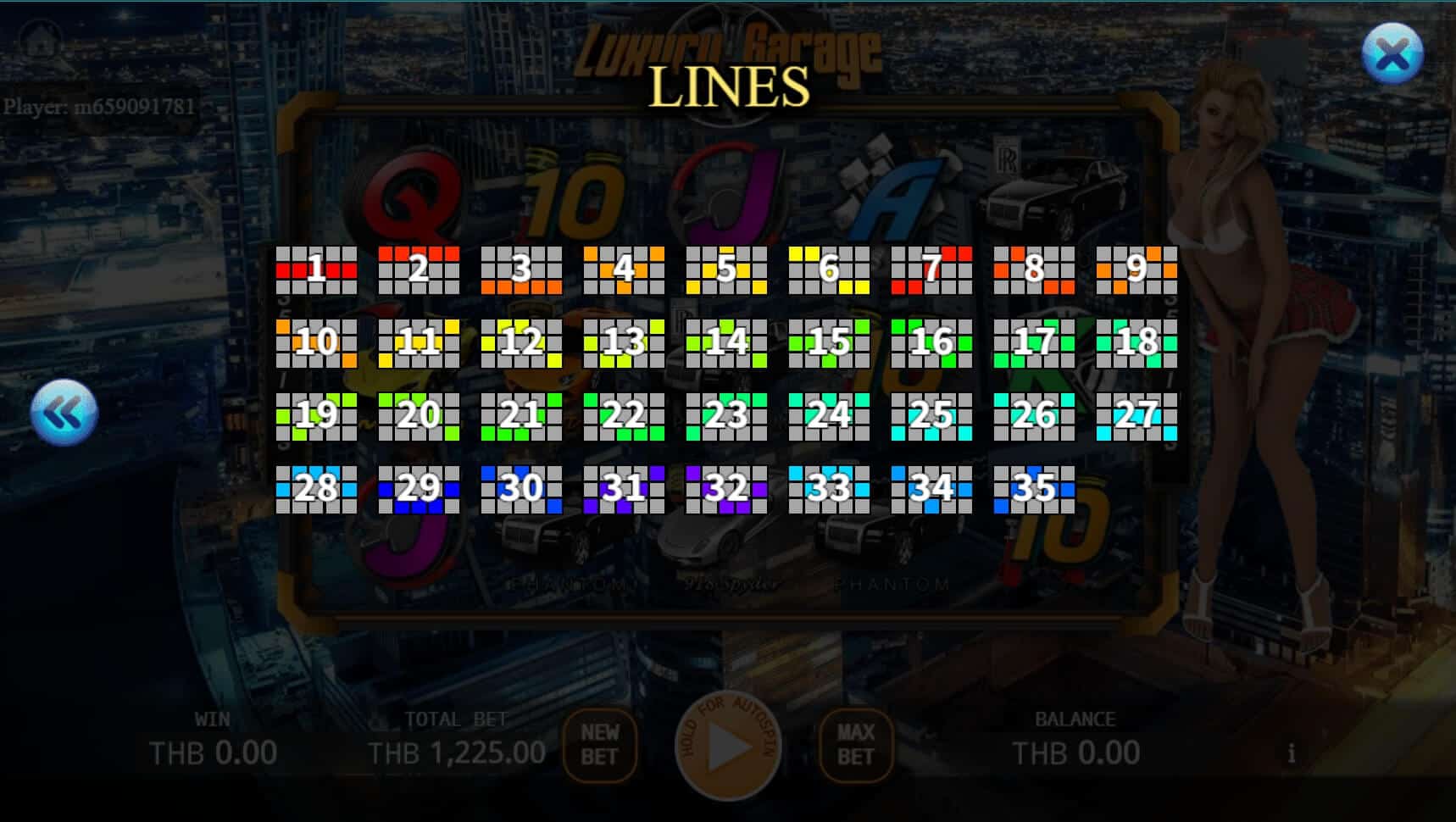The width and height of the screenshot is (1456, 822).
Task: Activate the MAX BET button
Action: click(x=854, y=747)
